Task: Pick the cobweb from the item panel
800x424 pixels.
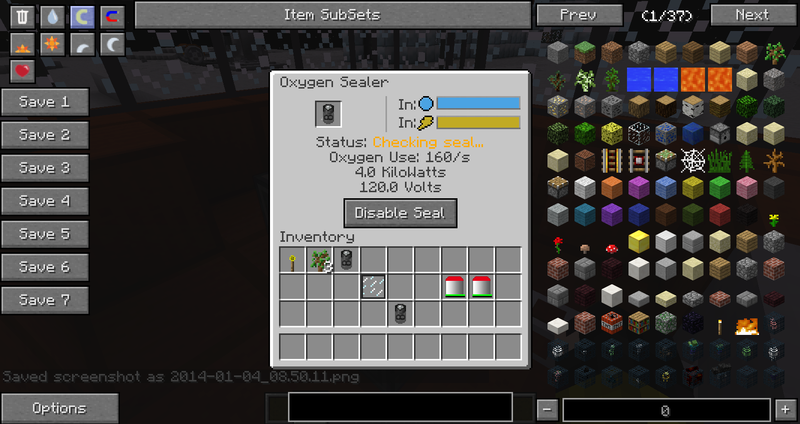Action: click(x=692, y=159)
